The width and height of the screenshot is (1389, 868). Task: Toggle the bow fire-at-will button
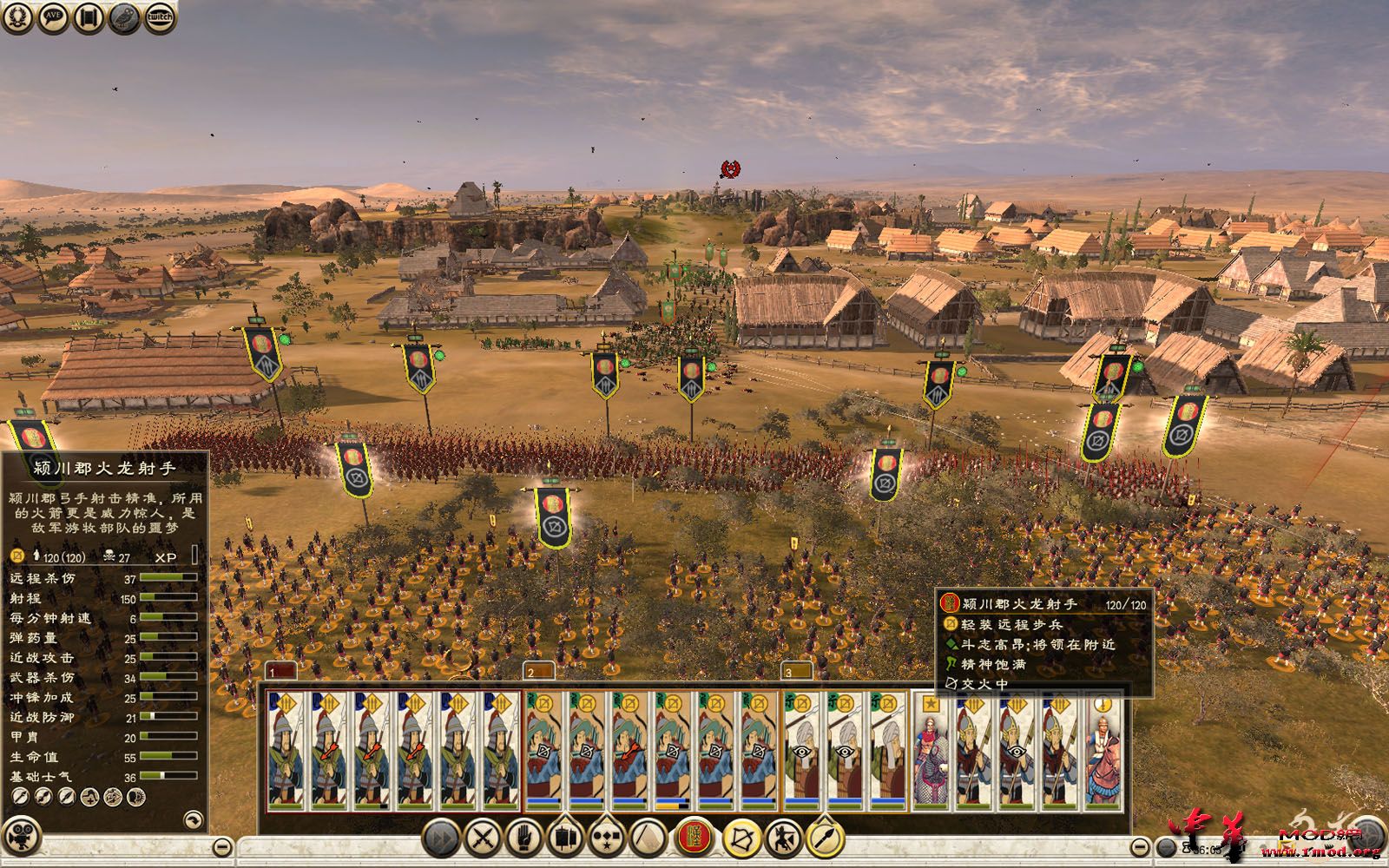(x=742, y=838)
